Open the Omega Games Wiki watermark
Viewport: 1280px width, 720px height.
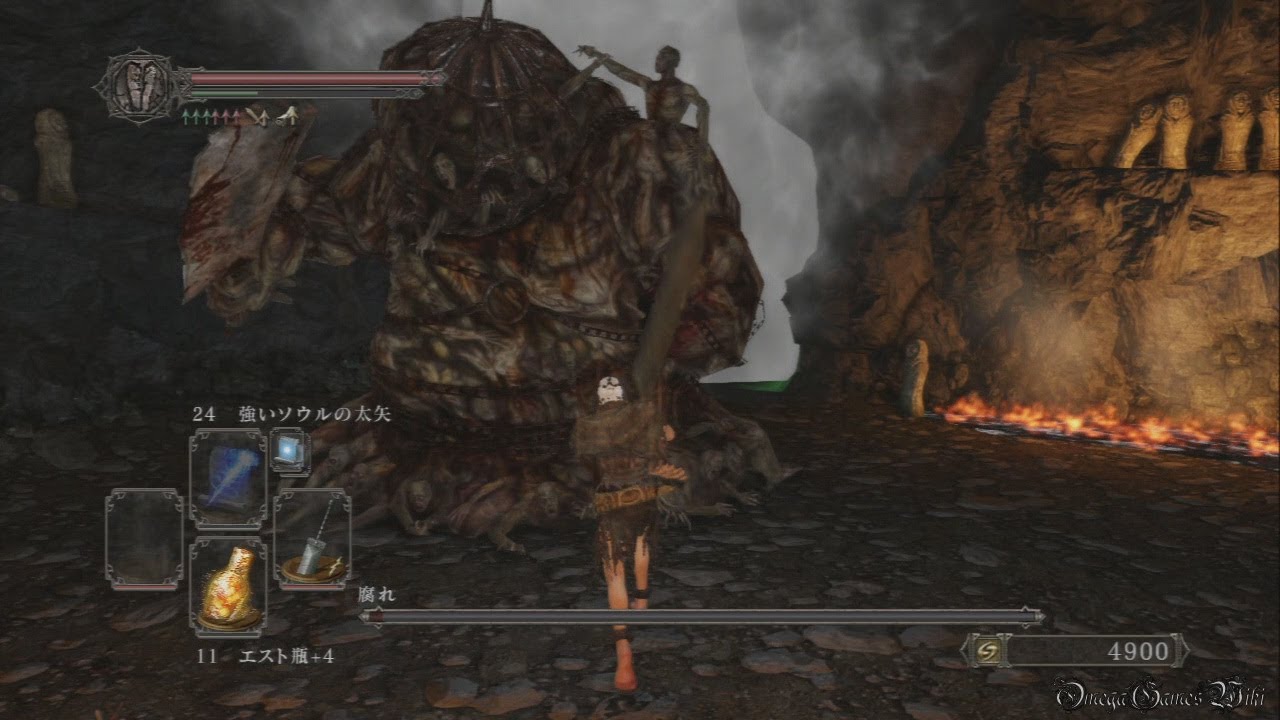click(x=1158, y=694)
